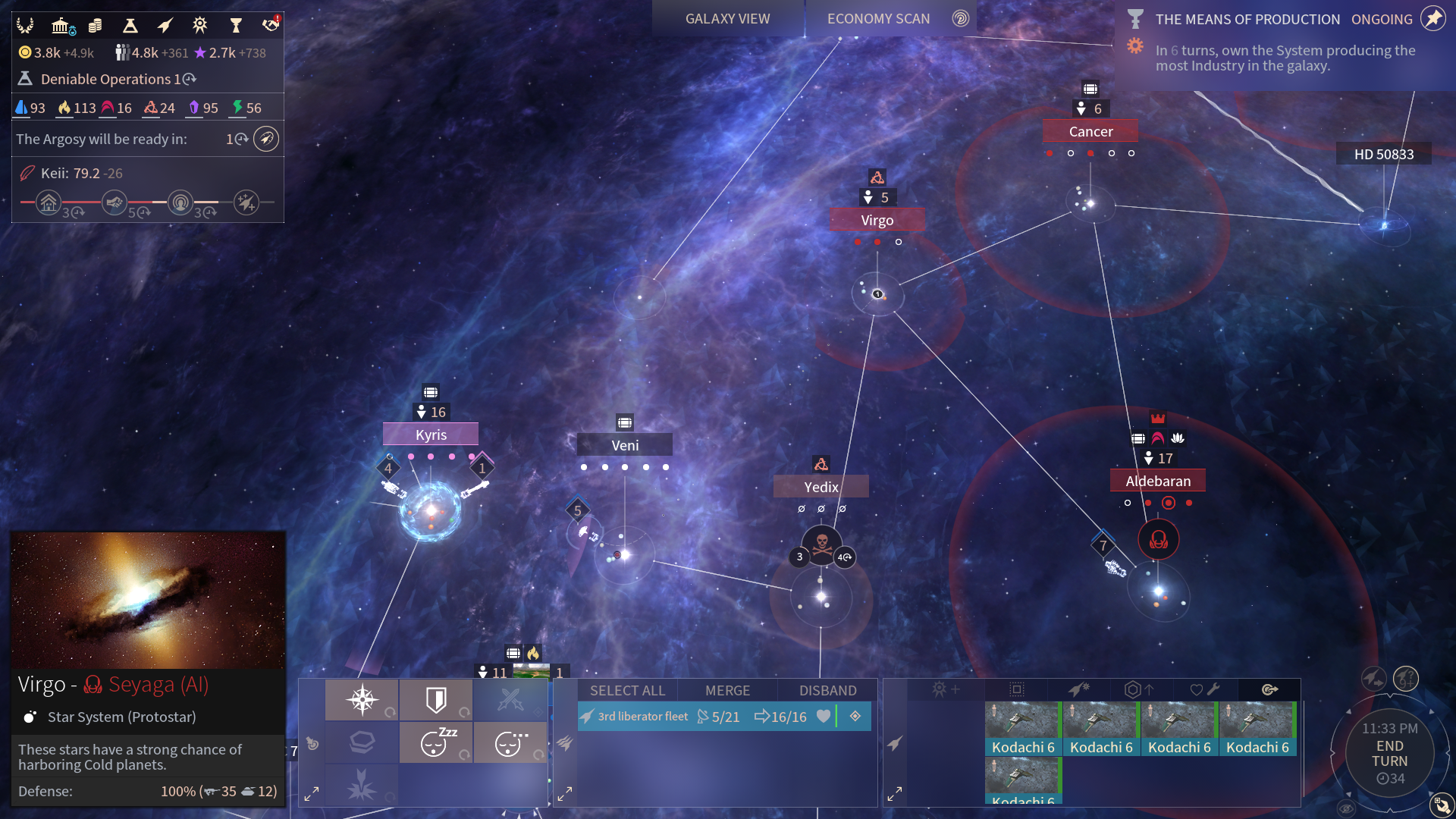Select the Kyris system label

[431, 435]
